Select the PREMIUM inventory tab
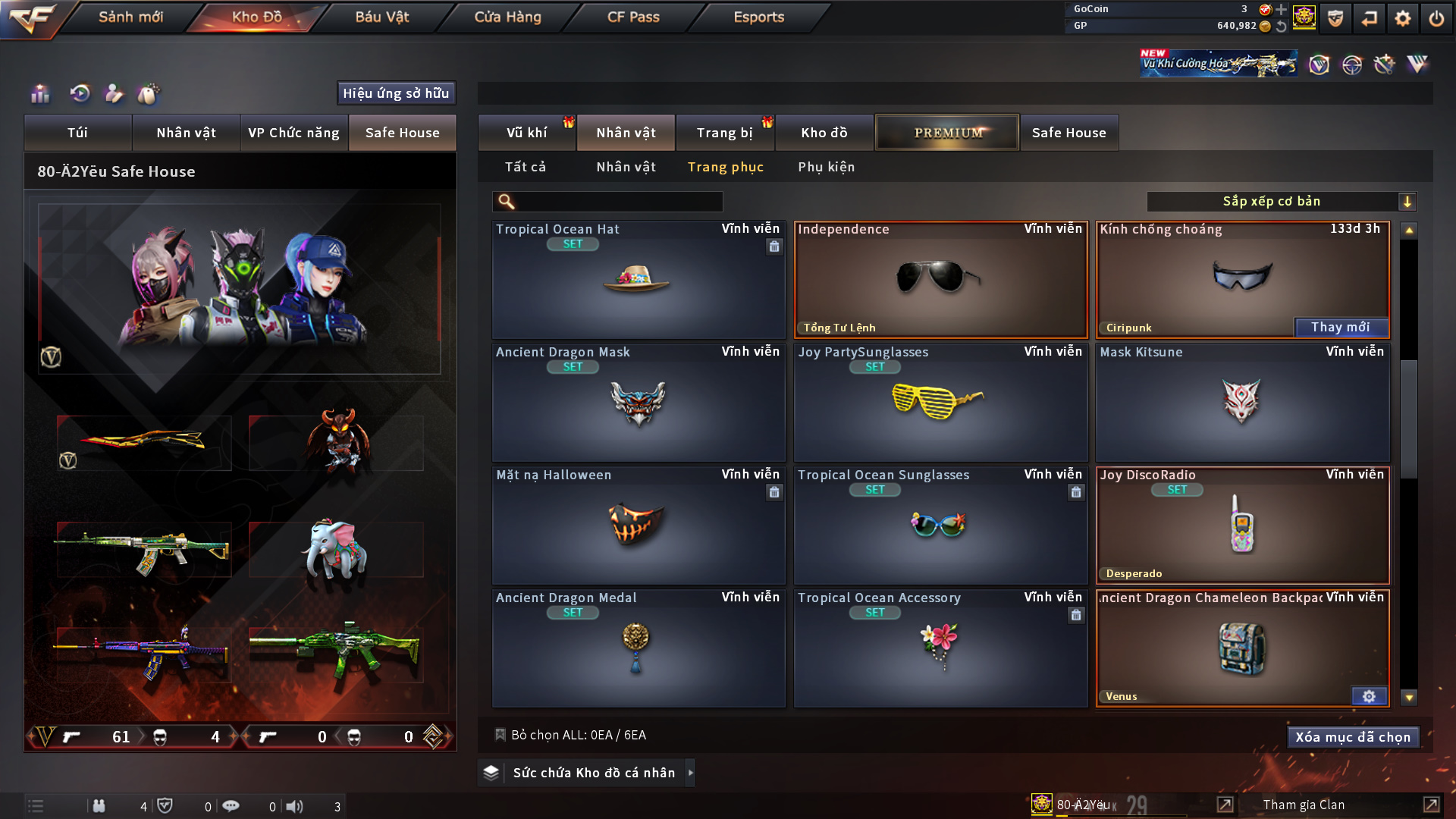The height and width of the screenshot is (819, 1456). (947, 133)
